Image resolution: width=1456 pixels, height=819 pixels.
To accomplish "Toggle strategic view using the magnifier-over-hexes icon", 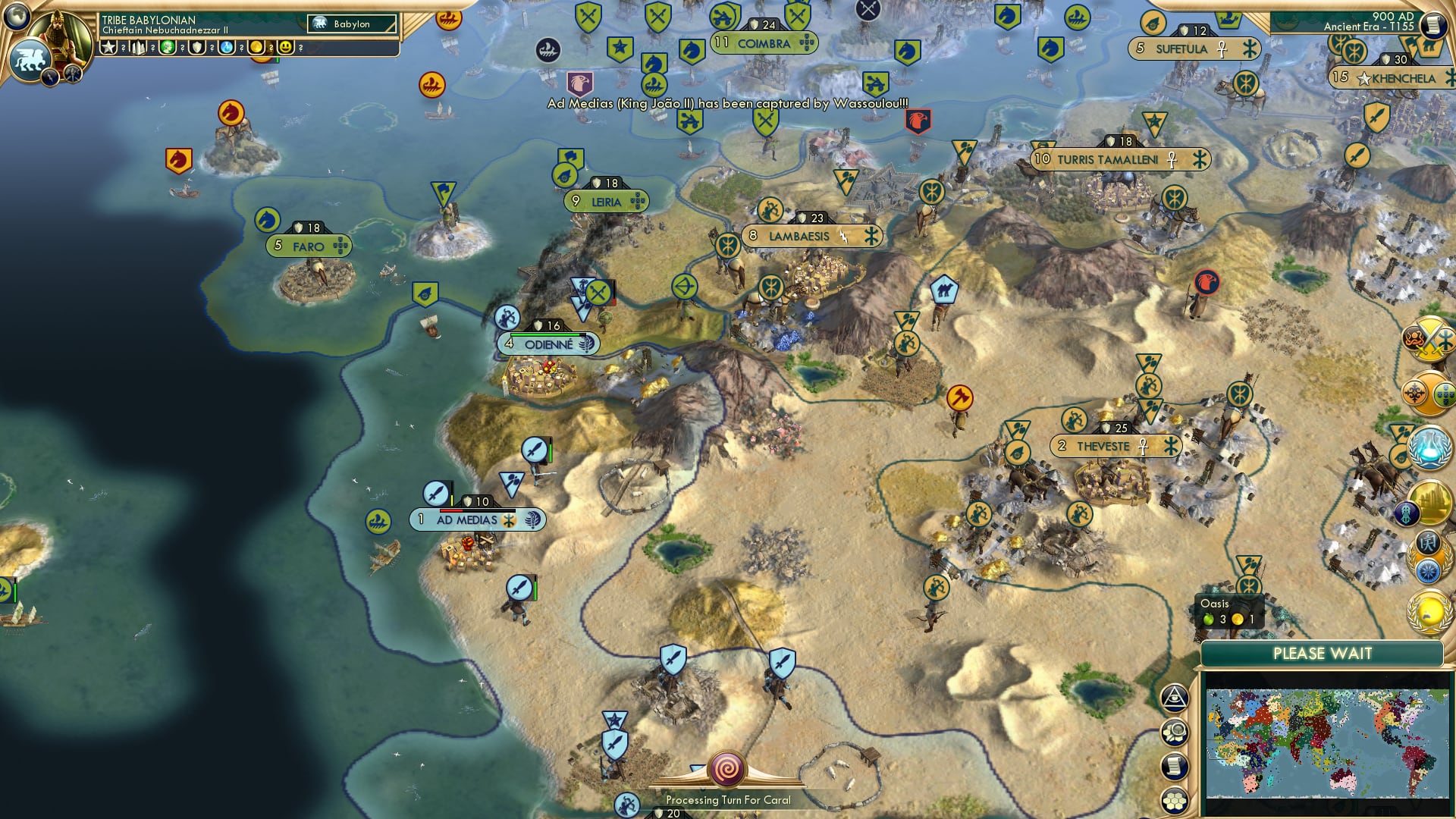I will 1174,733.
